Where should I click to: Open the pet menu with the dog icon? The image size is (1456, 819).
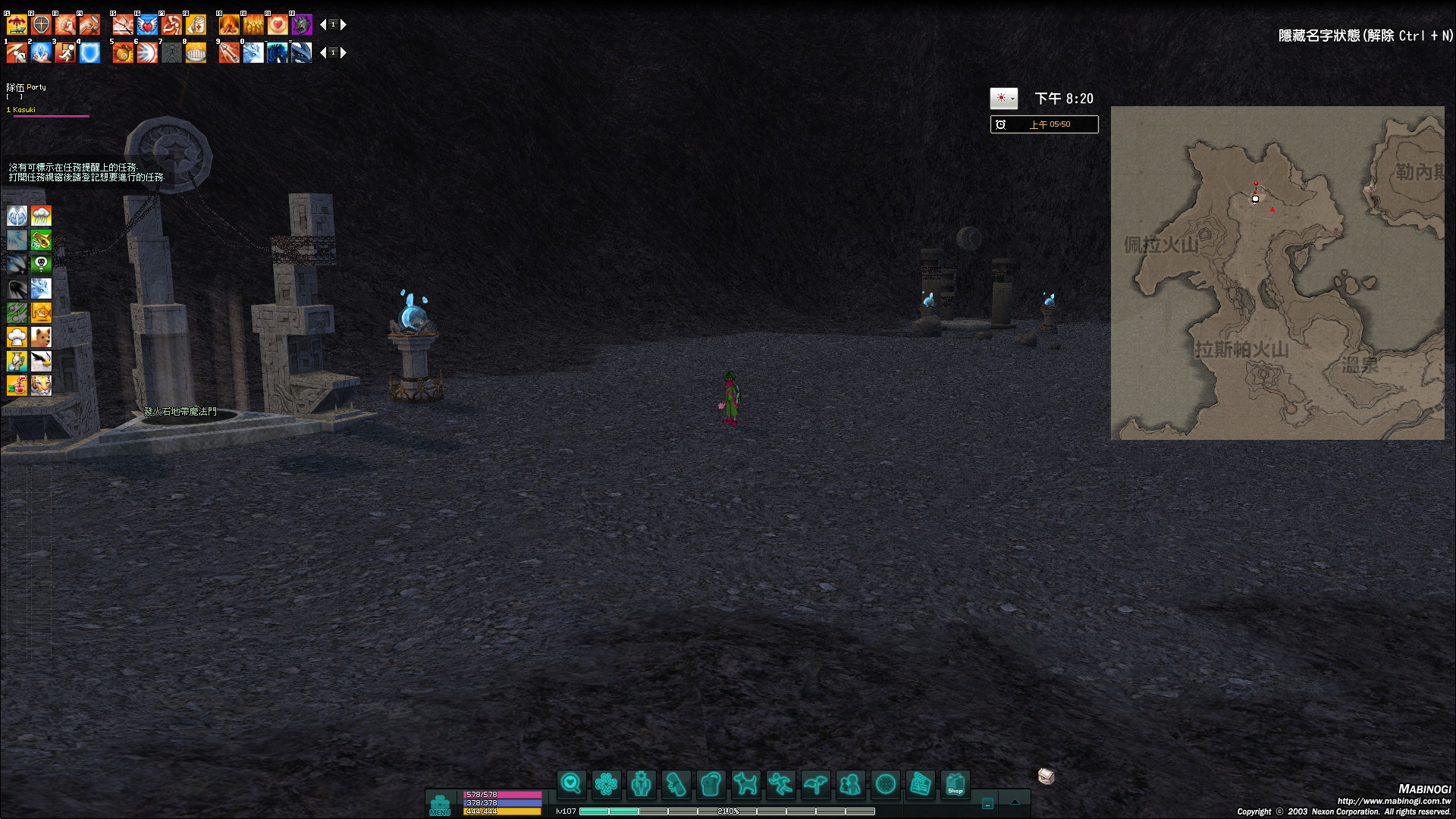tap(745, 784)
